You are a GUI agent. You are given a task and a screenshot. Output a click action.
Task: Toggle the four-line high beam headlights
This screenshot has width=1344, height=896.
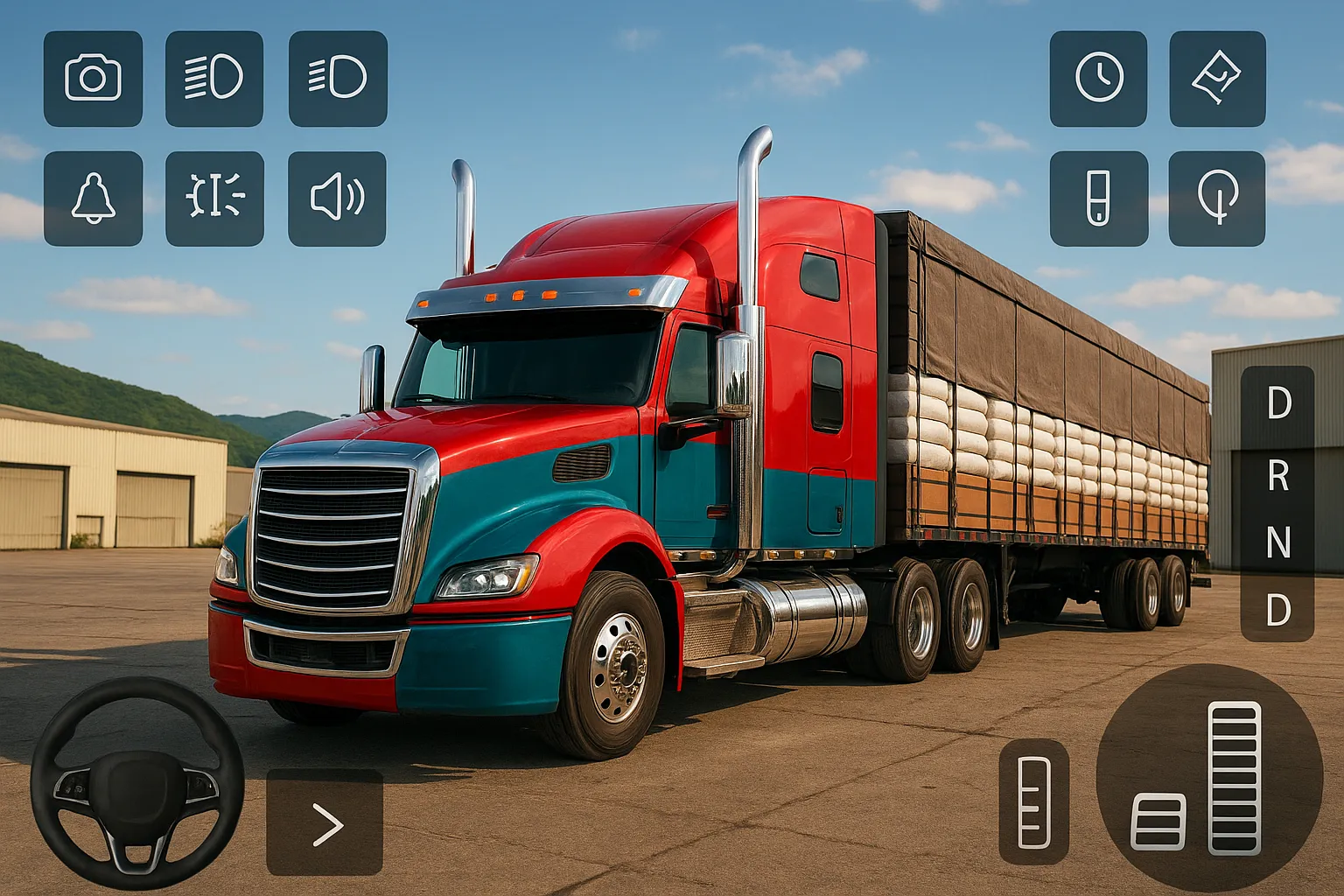pyautogui.click(x=214, y=79)
